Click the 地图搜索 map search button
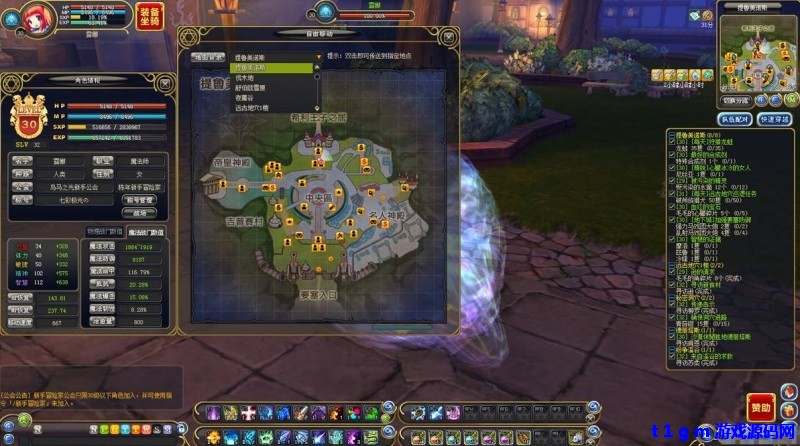 (x=208, y=57)
